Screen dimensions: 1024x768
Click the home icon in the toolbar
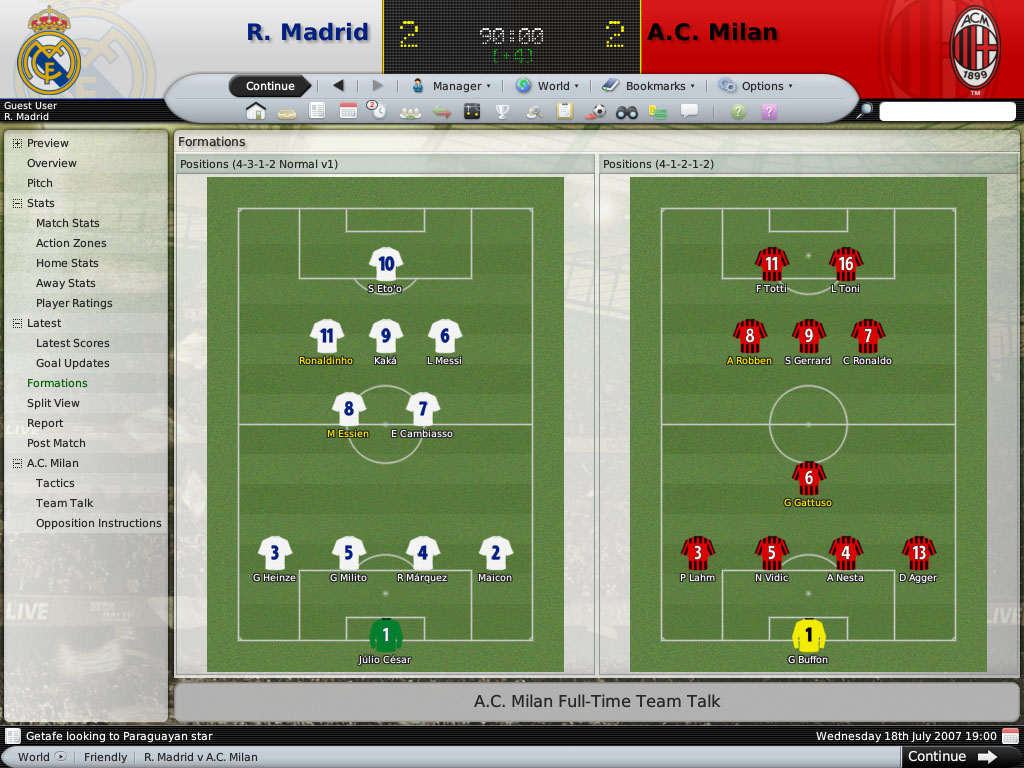[256, 111]
